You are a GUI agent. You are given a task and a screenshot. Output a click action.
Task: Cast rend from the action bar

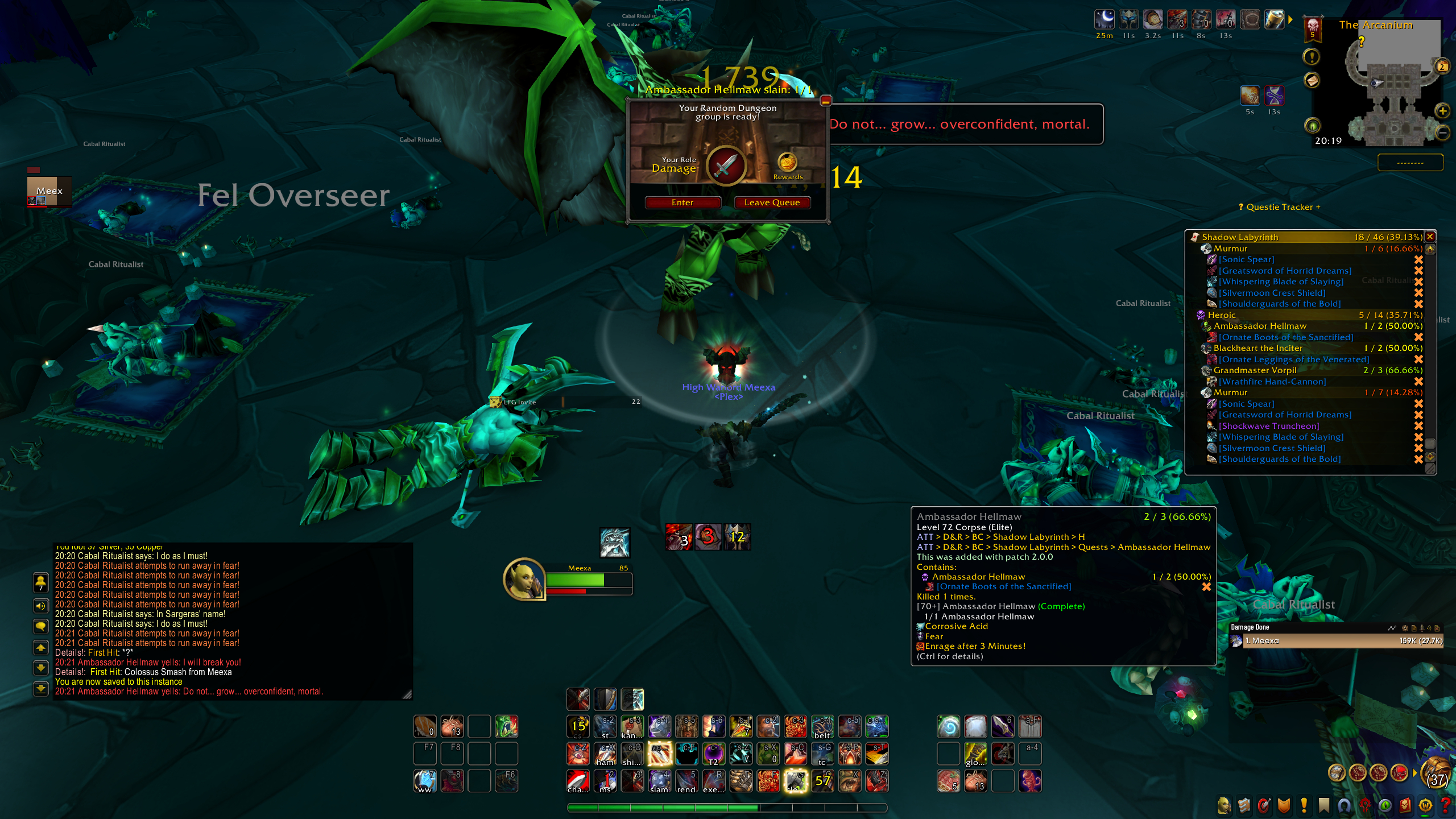[x=686, y=781]
